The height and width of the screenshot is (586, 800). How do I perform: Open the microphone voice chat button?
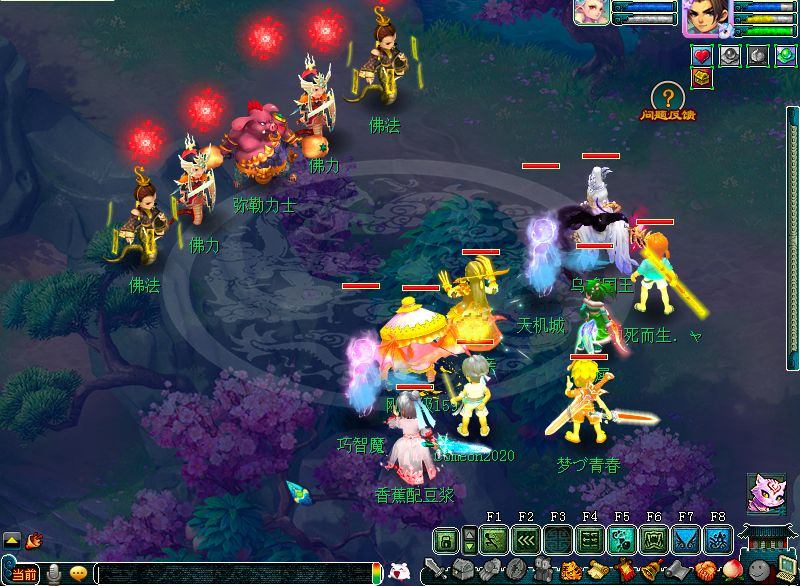pyautogui.click(x=54, y=574)
